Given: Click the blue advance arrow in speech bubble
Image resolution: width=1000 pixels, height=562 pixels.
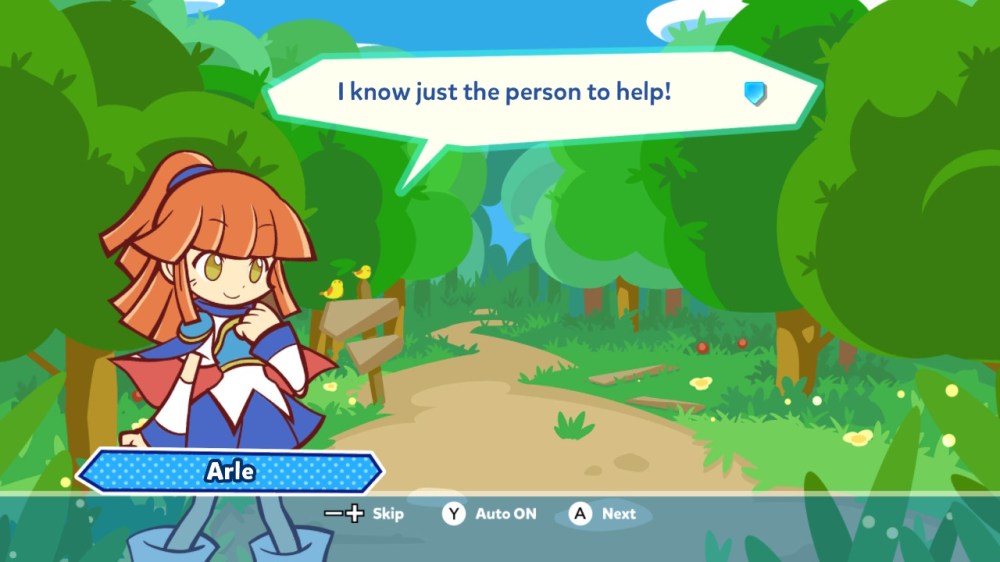Looking at the screenshot, I should click(755, 94).
